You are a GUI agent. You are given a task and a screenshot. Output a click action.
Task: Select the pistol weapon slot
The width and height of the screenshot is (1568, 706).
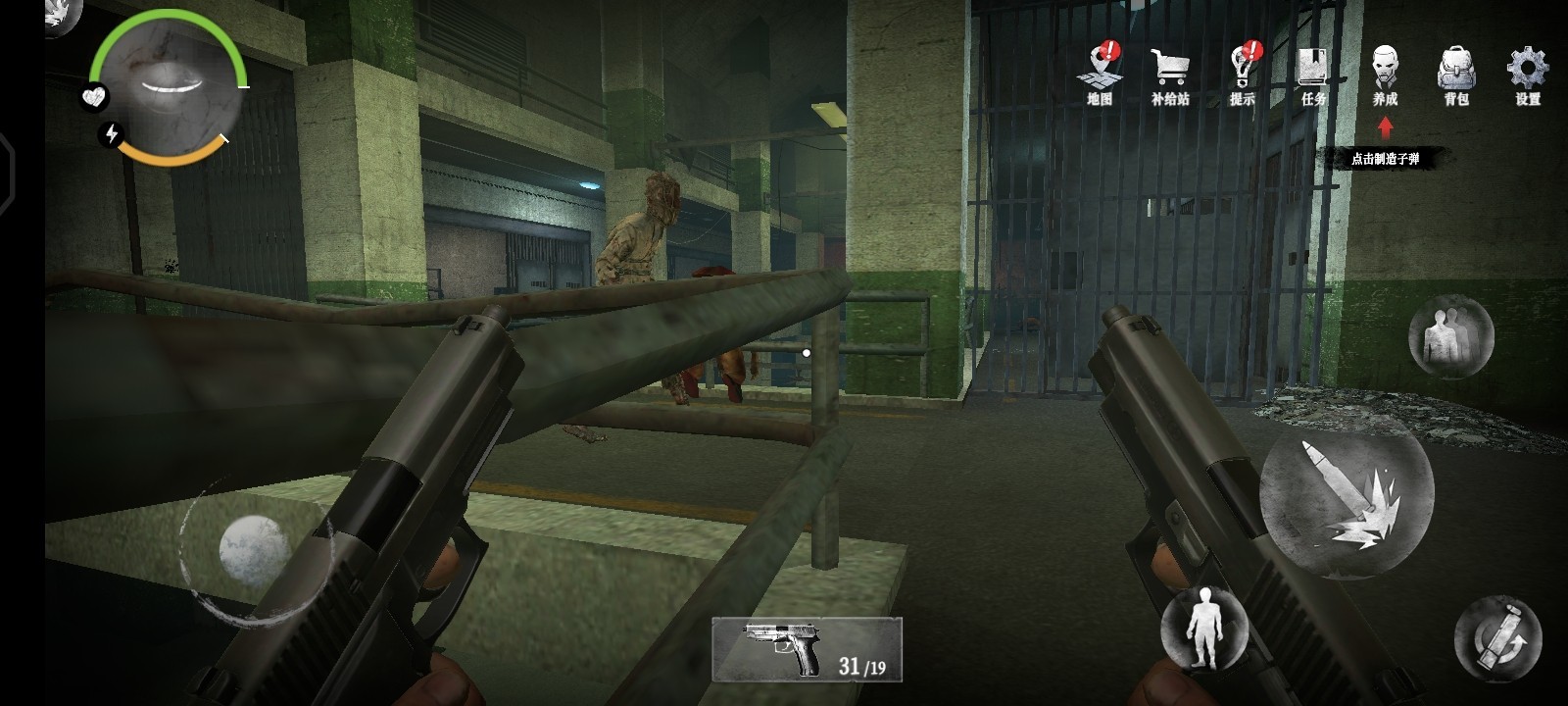click(806, 649)
